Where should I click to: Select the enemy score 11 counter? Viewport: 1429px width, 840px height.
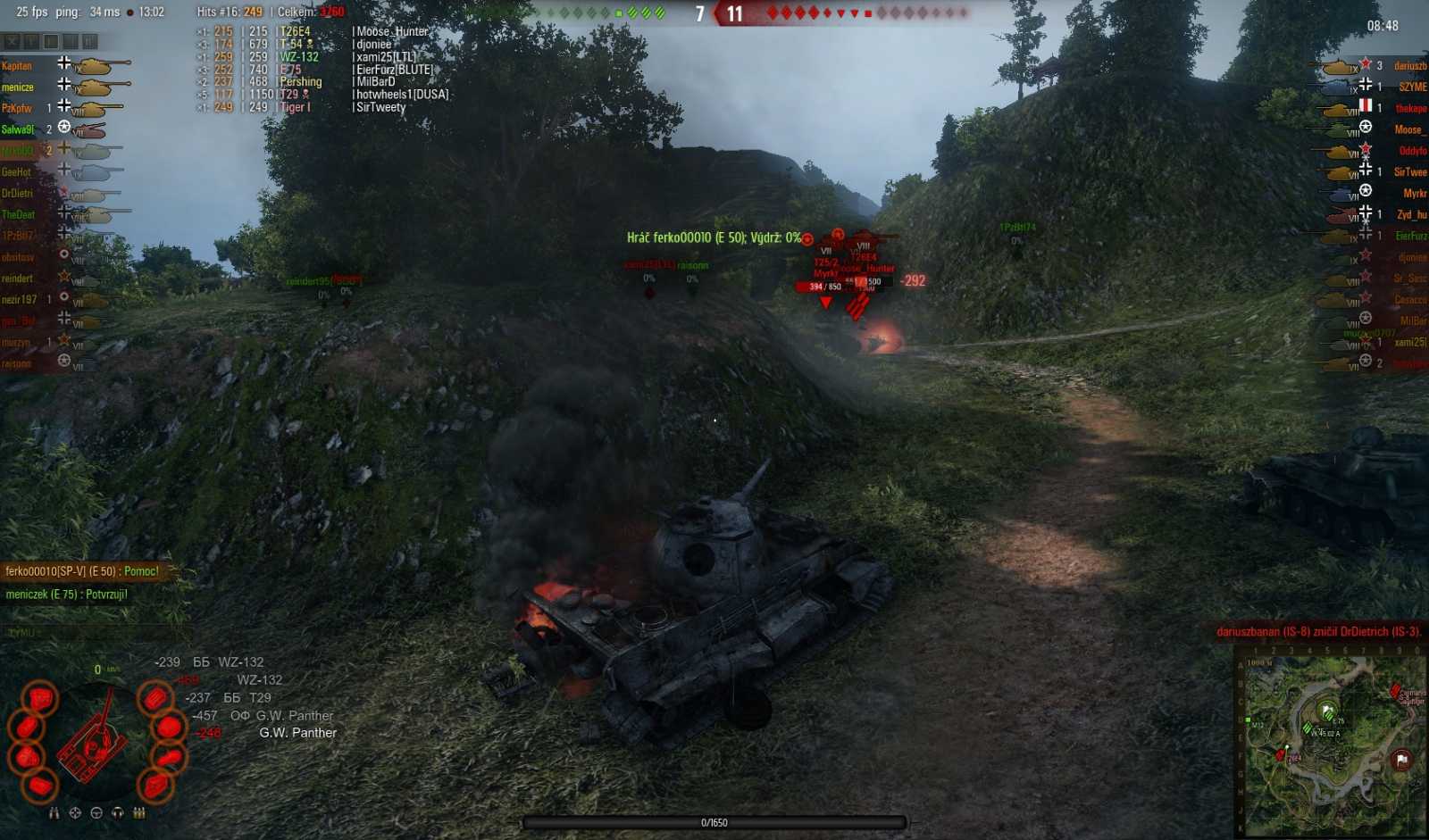[x=736, y=14]
